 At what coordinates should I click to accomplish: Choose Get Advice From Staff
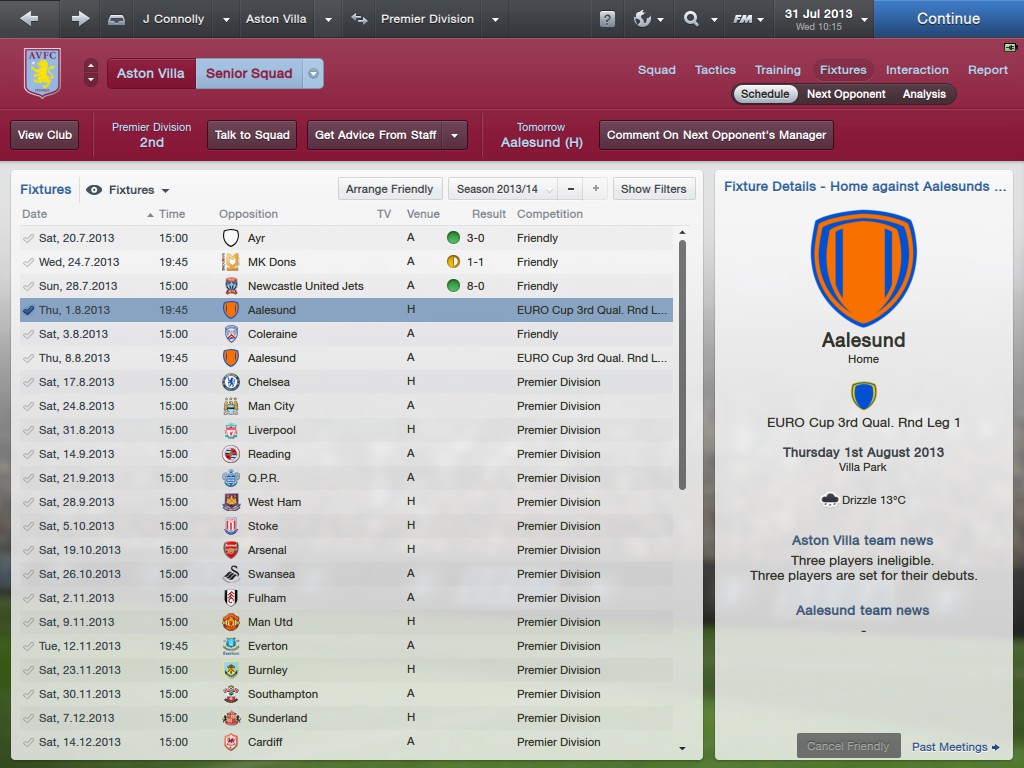pos(376,135)
